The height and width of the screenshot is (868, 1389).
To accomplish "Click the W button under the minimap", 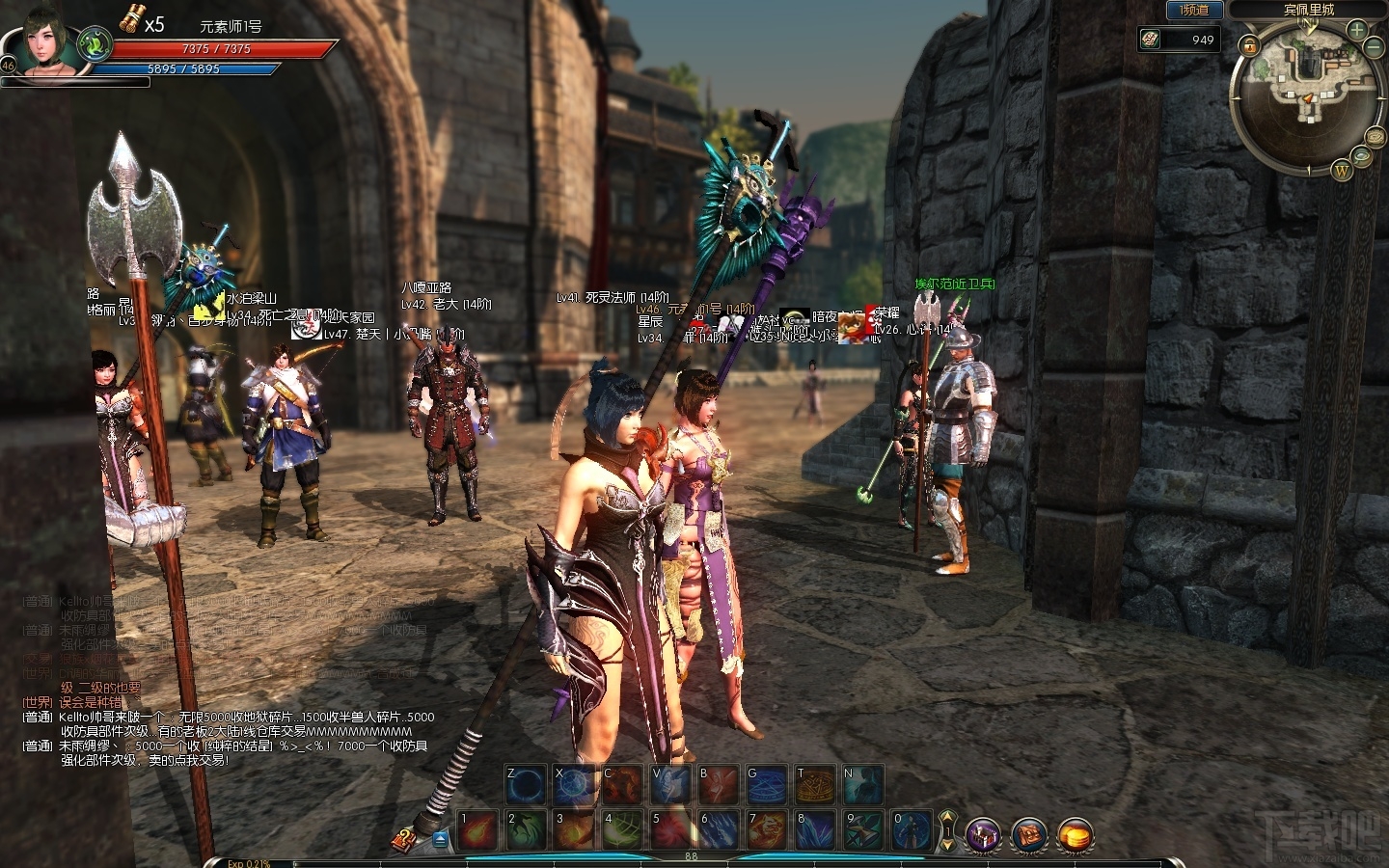I will 1341,172.
